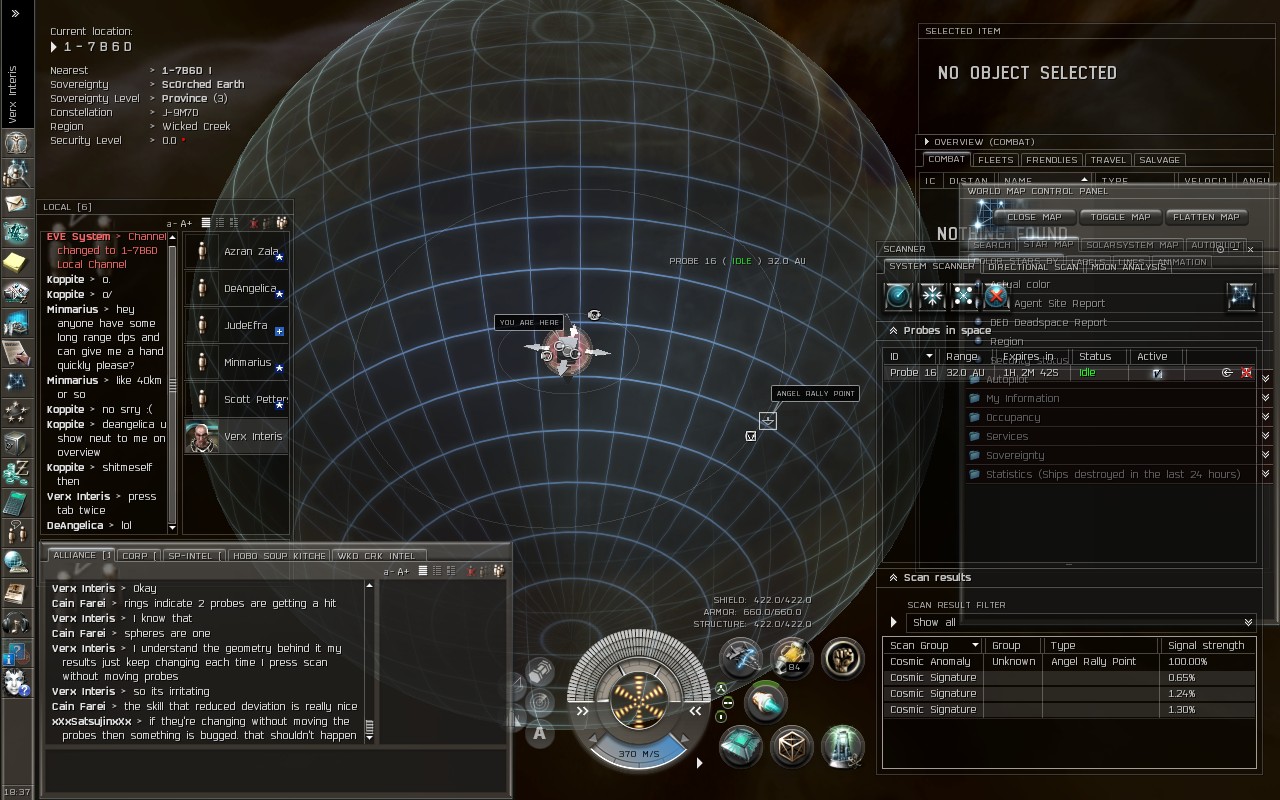
Task: Expand the Sovereignty map option
Action: coord(1015,456)
